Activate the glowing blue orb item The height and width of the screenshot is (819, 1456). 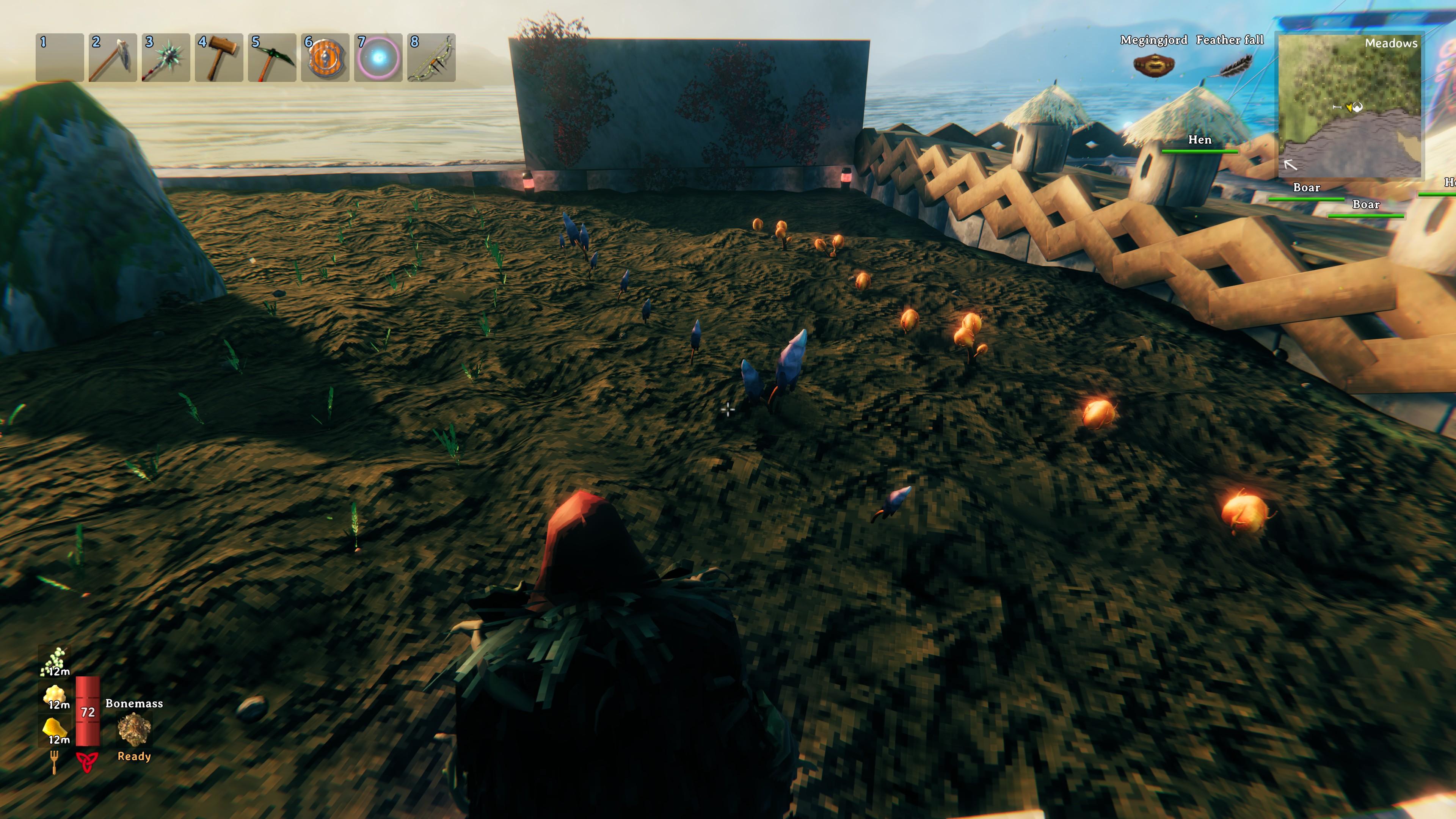tap(378, 58)
